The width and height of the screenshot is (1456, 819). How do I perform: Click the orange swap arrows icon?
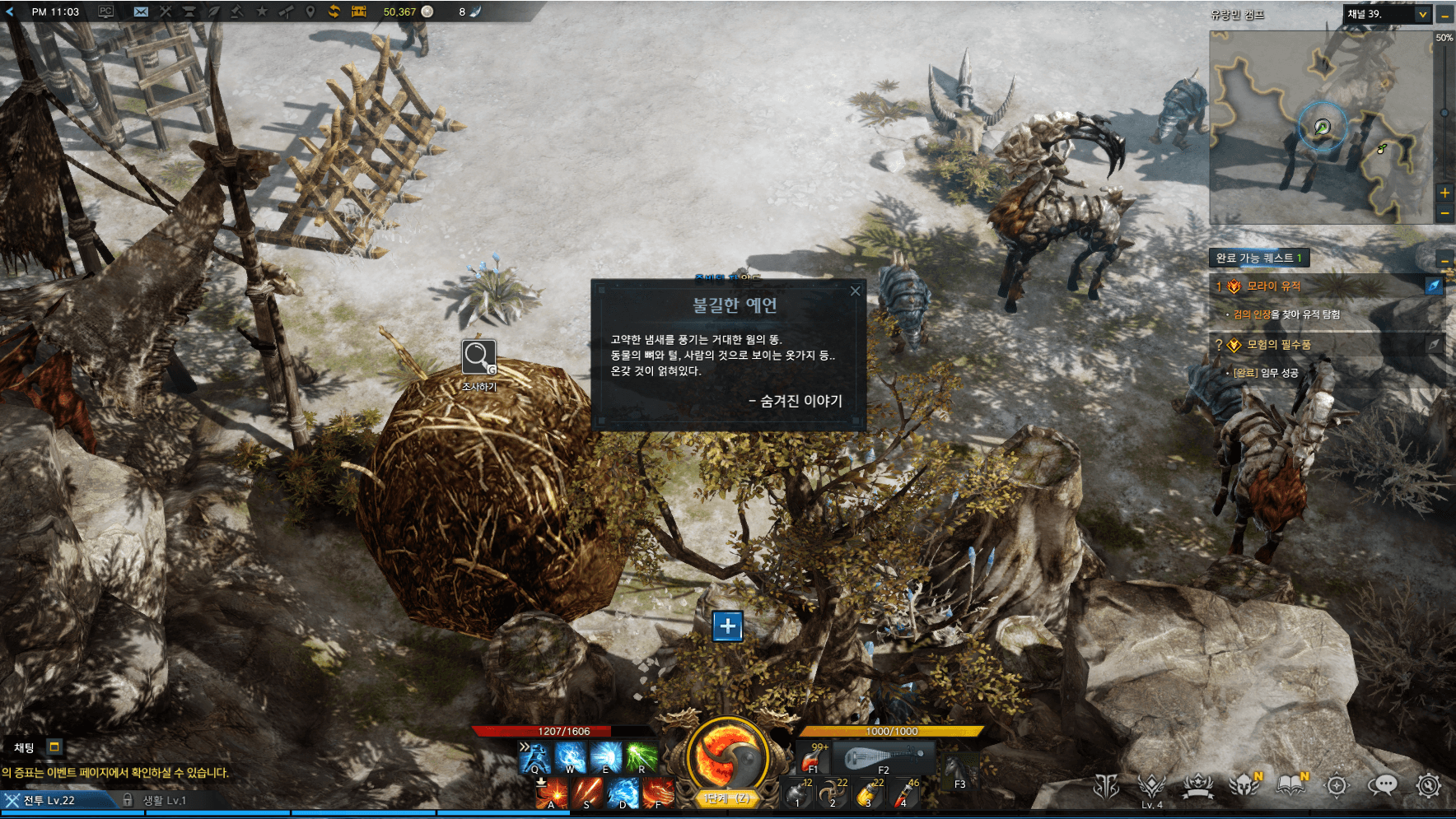pos(334,12)
